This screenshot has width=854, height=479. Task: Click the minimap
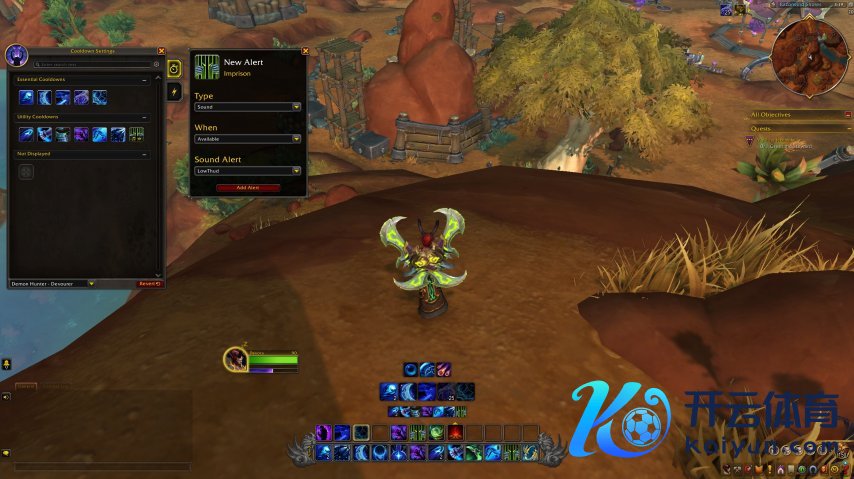(x=810, y=56)
